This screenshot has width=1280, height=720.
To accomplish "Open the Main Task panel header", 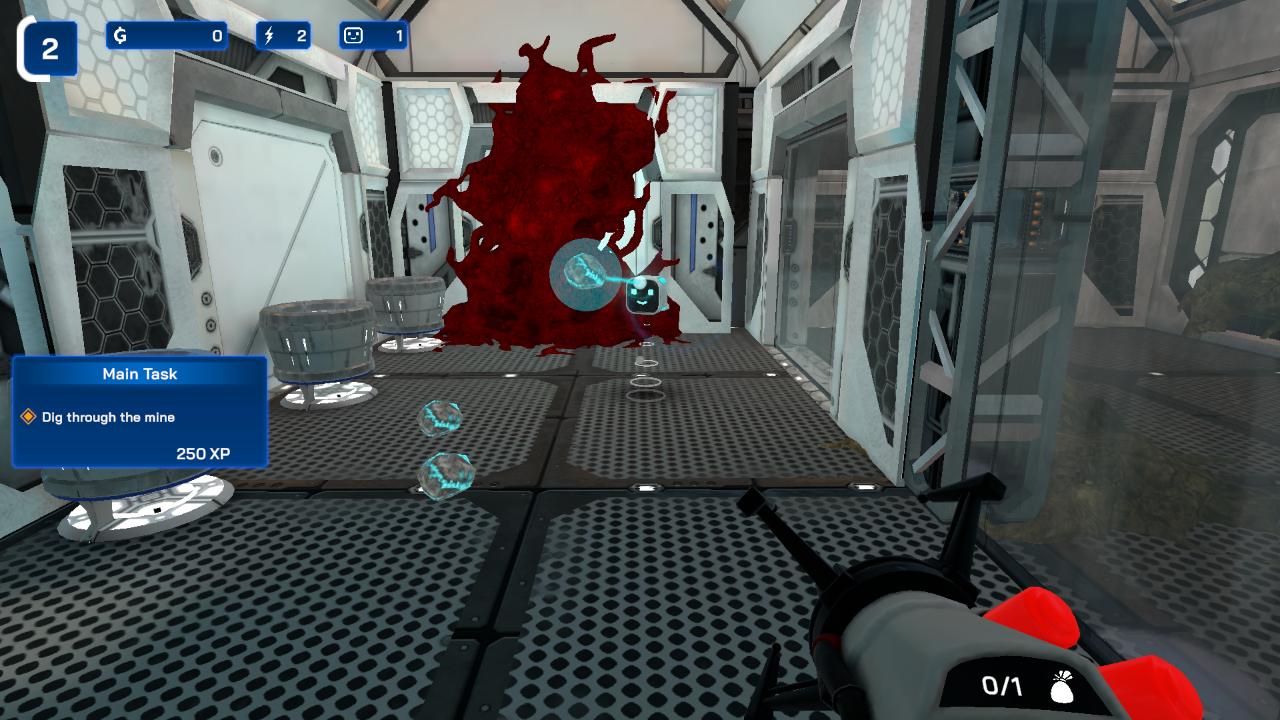I will (x=139, y=374).
